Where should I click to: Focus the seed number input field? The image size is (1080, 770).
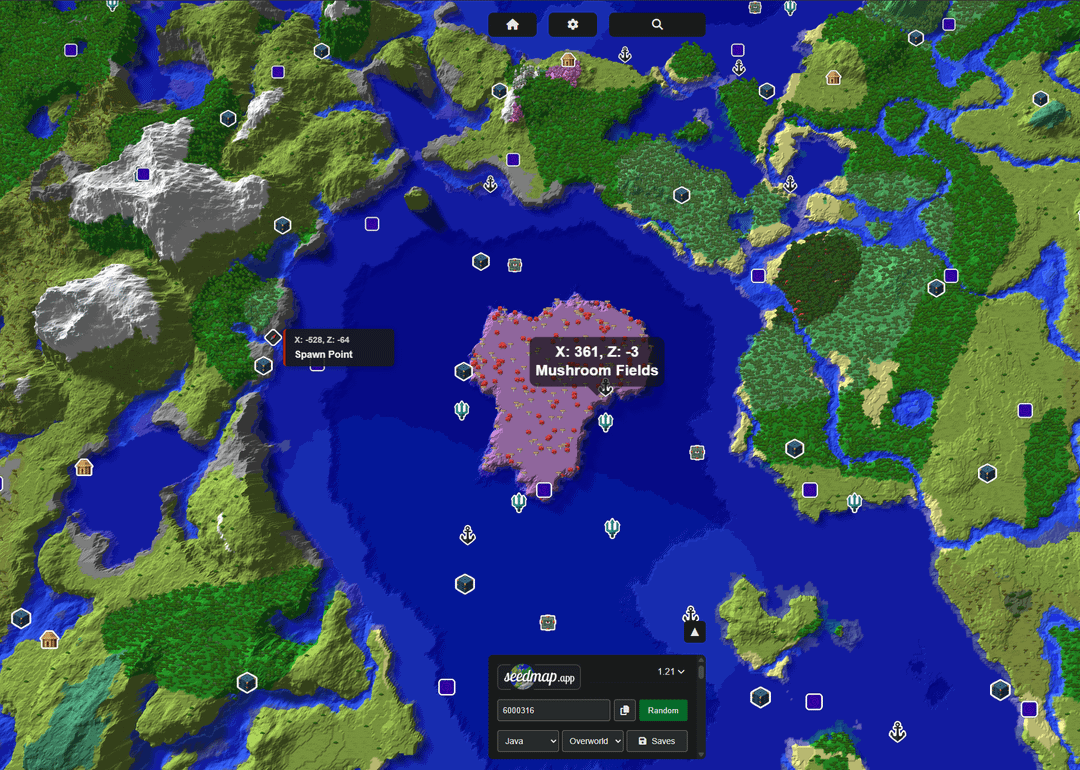553,710
